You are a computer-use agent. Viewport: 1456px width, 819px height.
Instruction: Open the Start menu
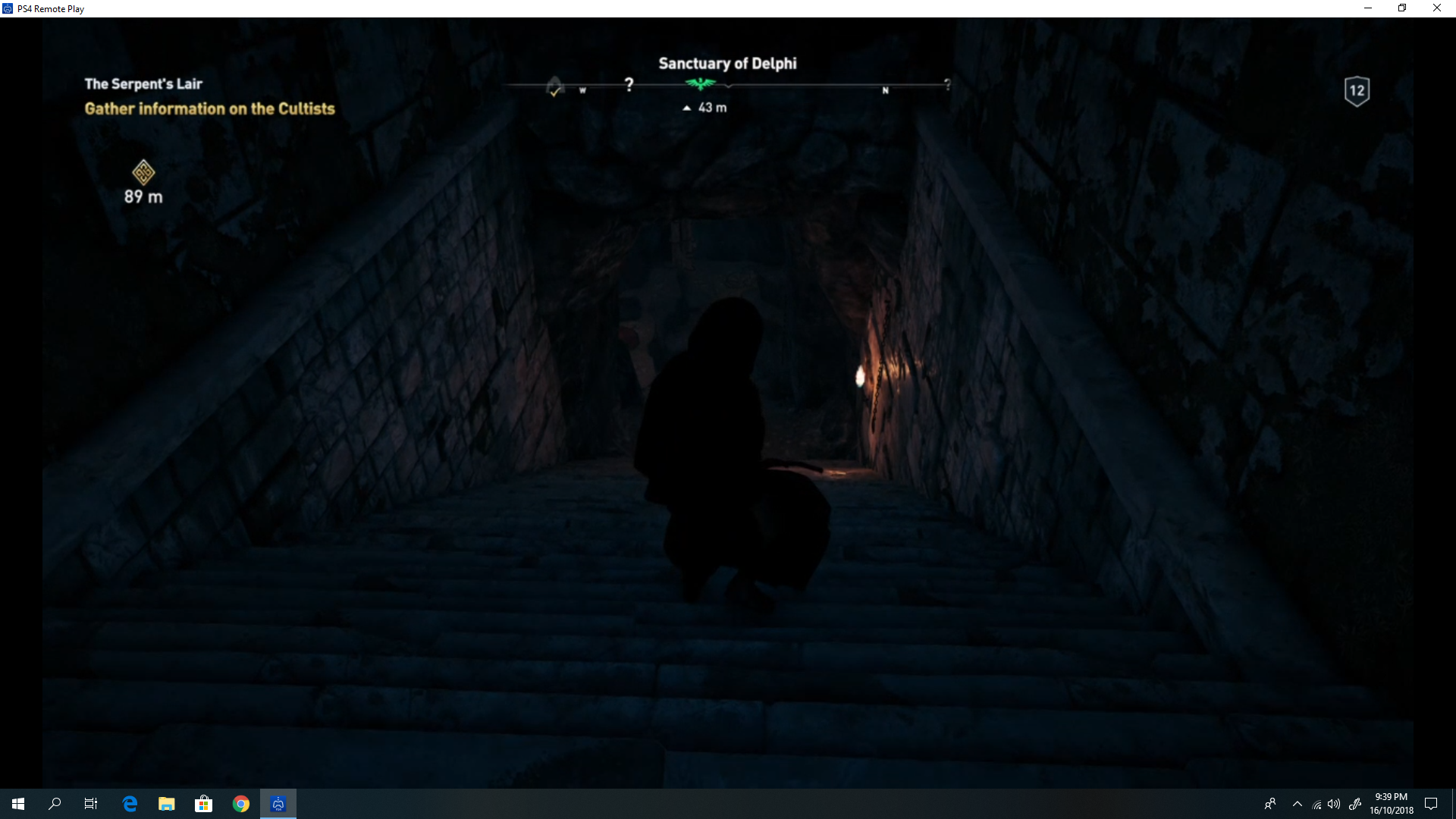tap(17, 803)
